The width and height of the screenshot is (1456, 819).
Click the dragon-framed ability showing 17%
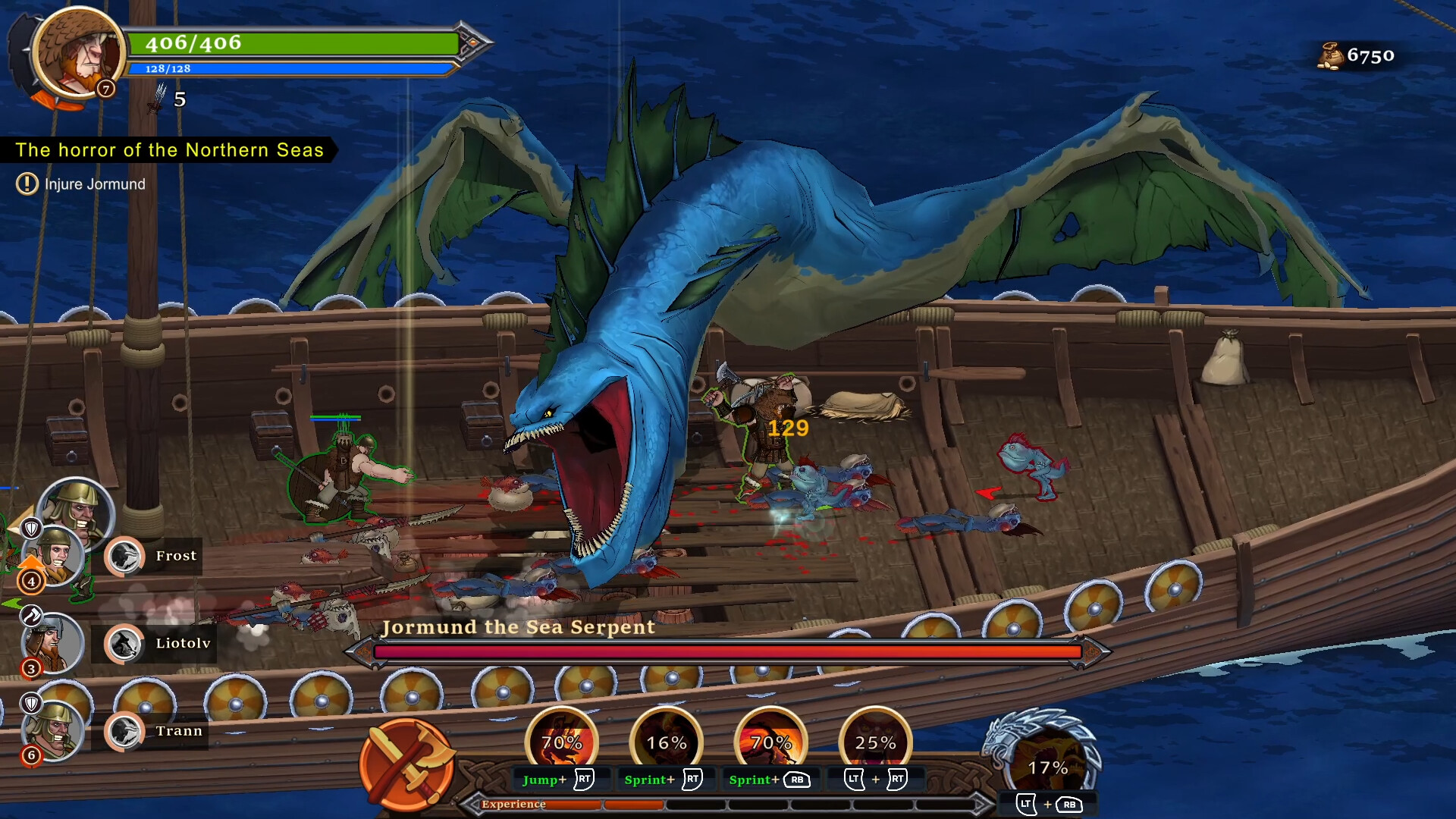pos(1047,764)
